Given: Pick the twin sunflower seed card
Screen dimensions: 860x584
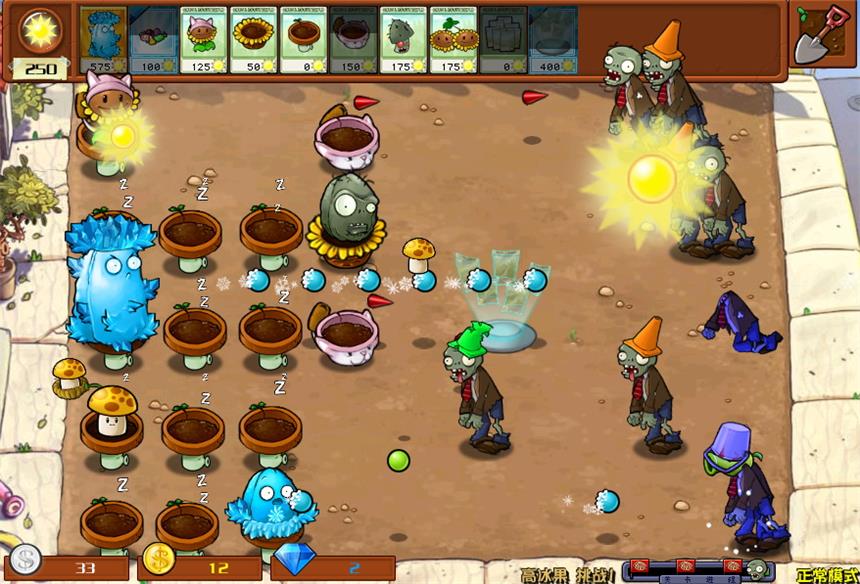Looking at the screenshot, I should click(453, 39).
